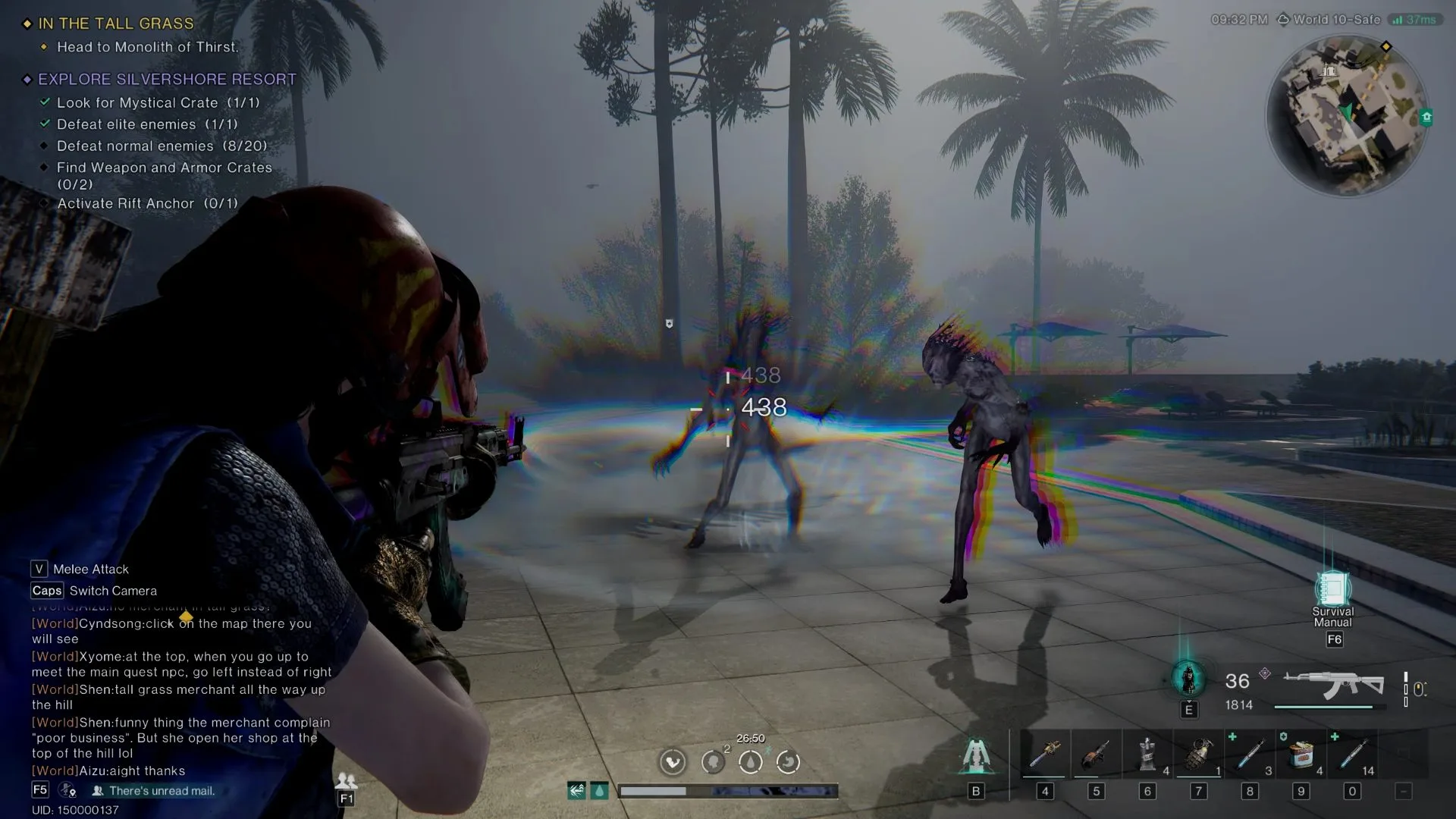
Task: Use the grey pouch item with count 4
Action: [1147, 755]
